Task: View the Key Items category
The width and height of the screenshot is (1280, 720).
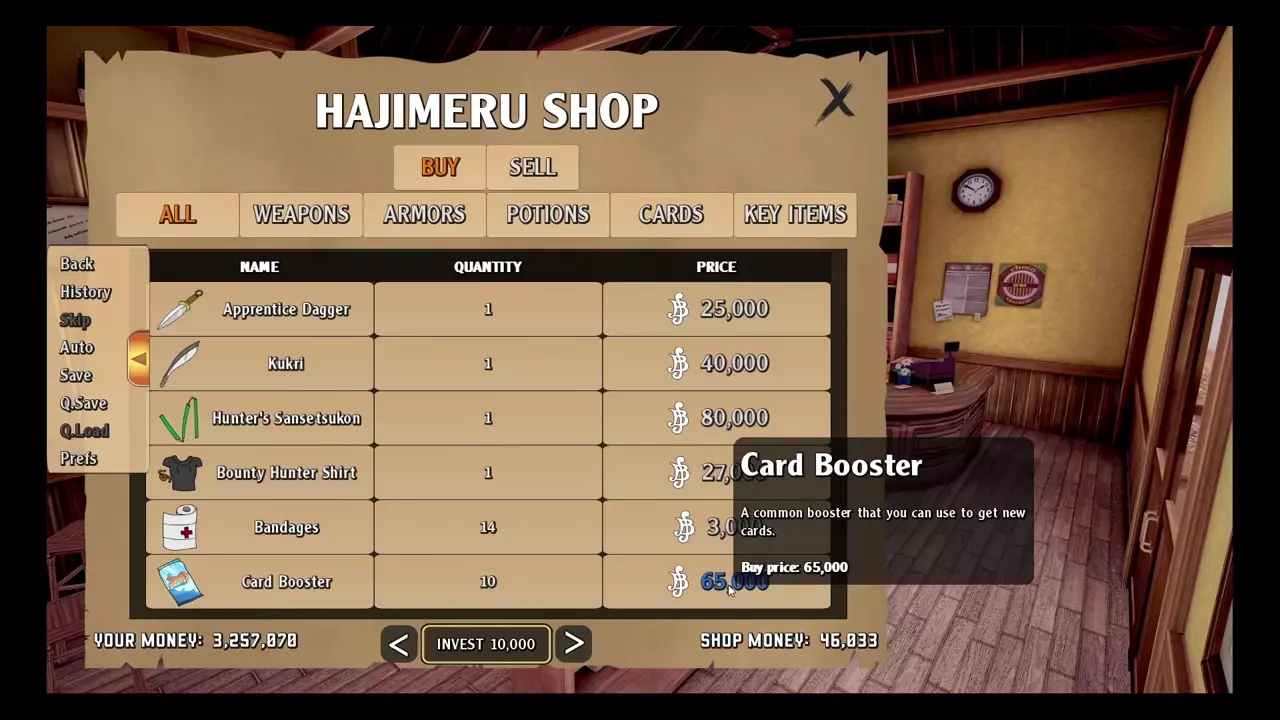Action: [x=795, y=215]
